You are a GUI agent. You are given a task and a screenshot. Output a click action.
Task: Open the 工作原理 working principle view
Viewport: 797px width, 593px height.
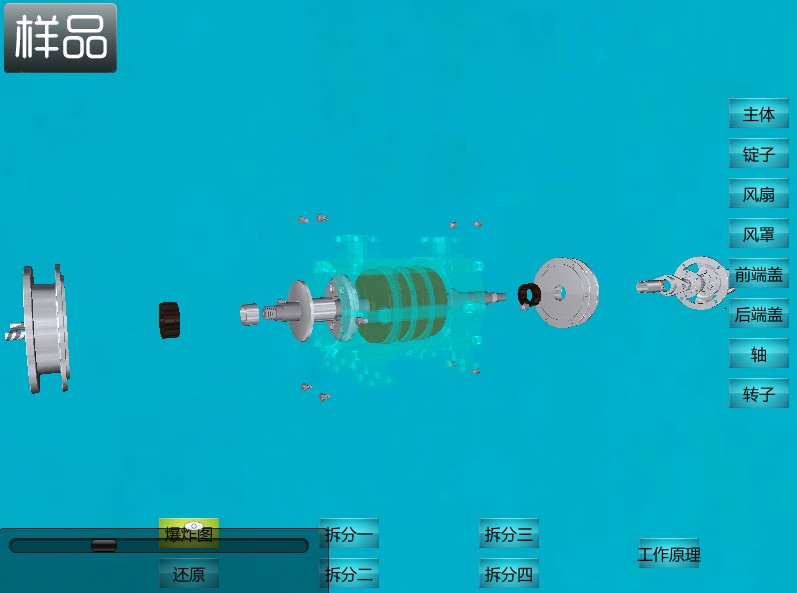669,554
